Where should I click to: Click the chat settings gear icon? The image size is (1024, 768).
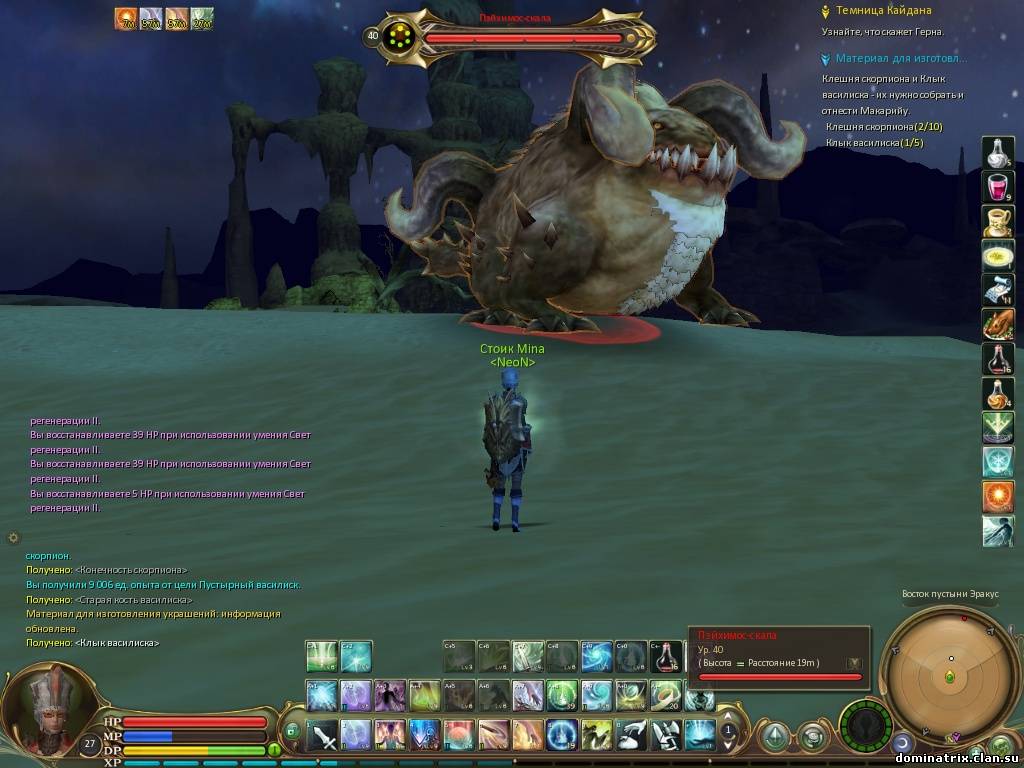click(13, 537)
